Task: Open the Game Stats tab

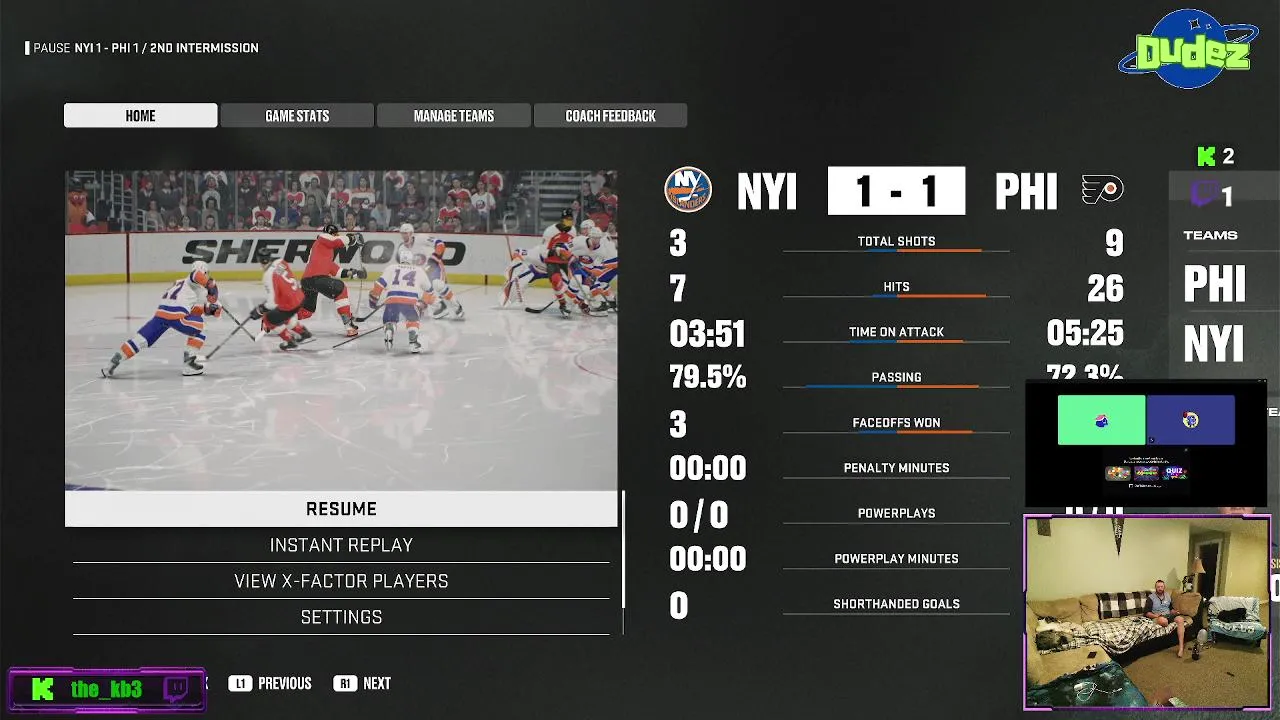Action: click(297, 116)
